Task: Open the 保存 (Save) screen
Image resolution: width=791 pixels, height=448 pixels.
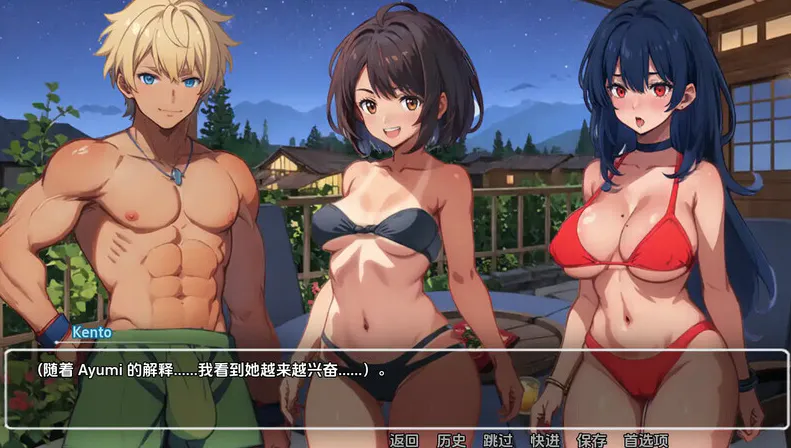Action: [592, 440]
